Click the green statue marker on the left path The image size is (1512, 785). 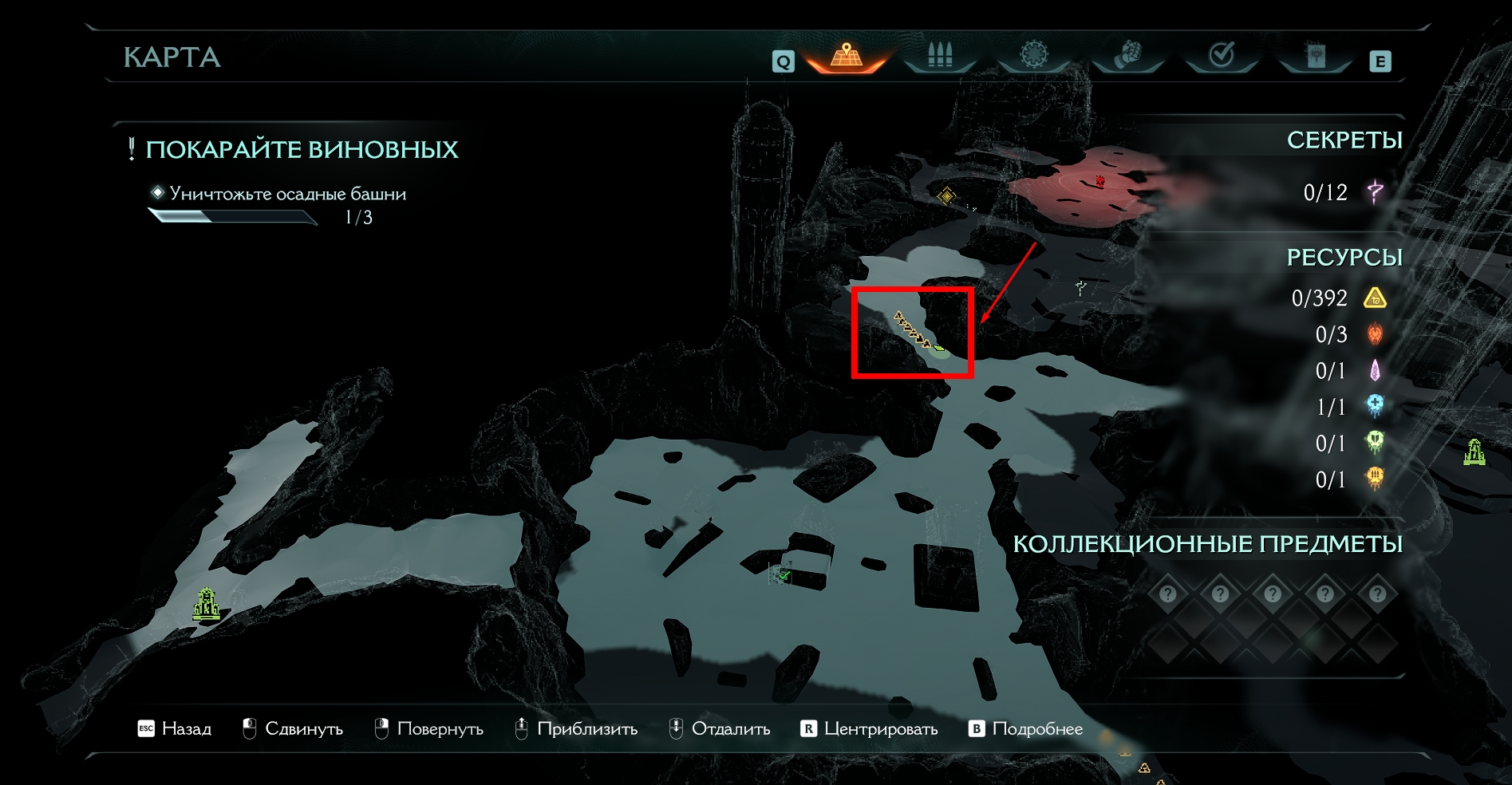[x=207, y=604]
